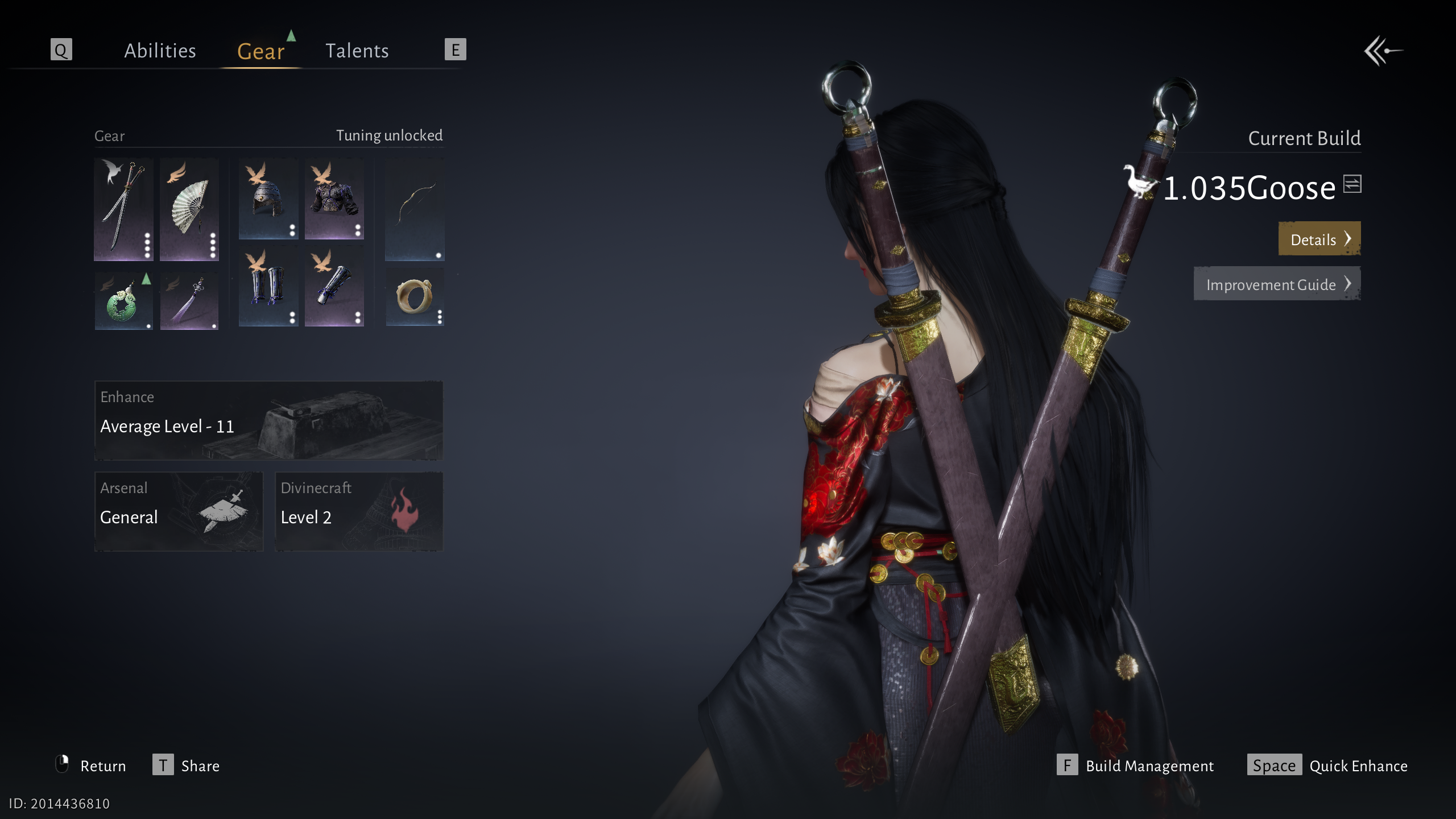Open the Talents tab

pos(357,51)
